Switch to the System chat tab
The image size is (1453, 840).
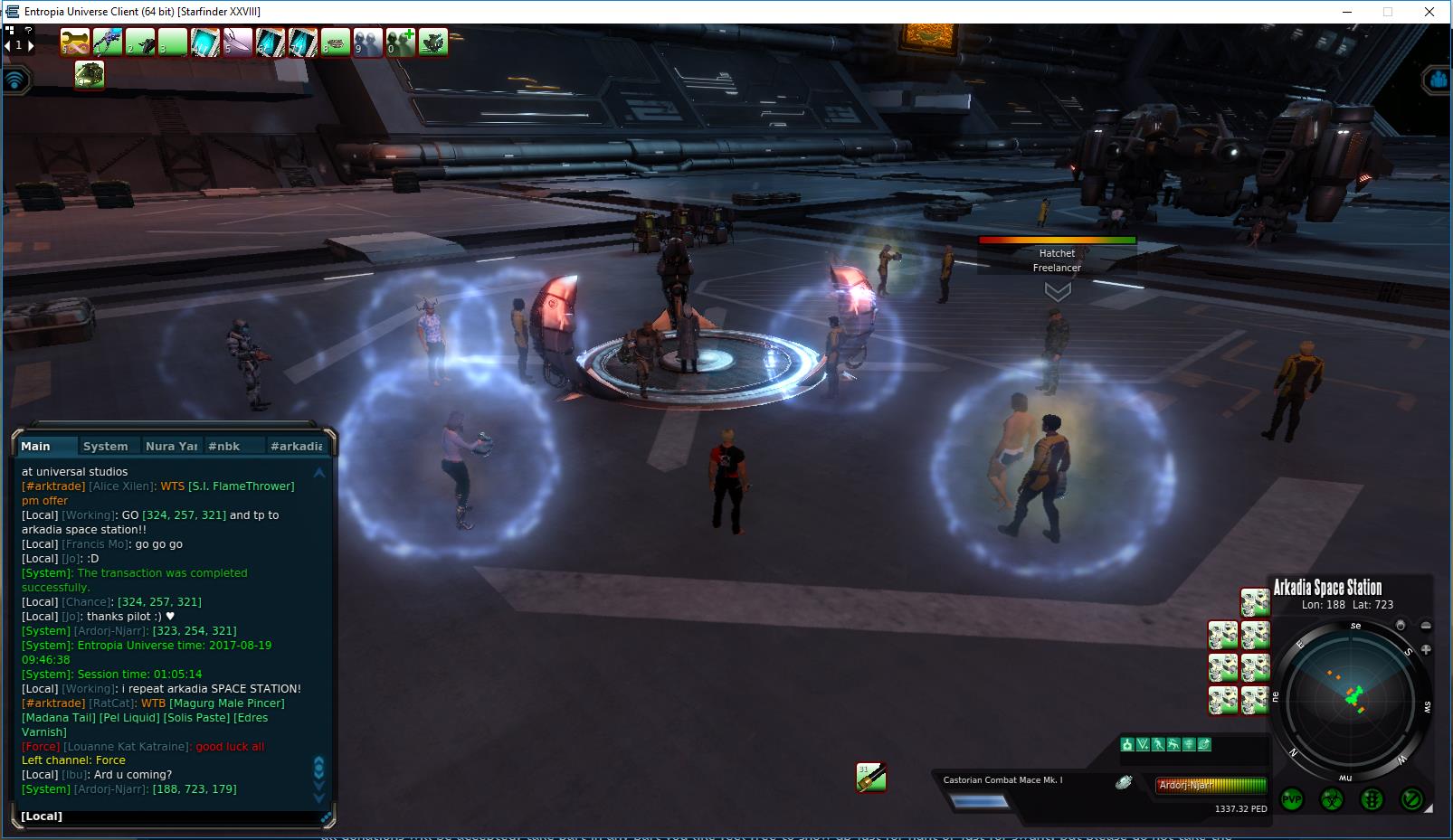click(x=105, y=446)
